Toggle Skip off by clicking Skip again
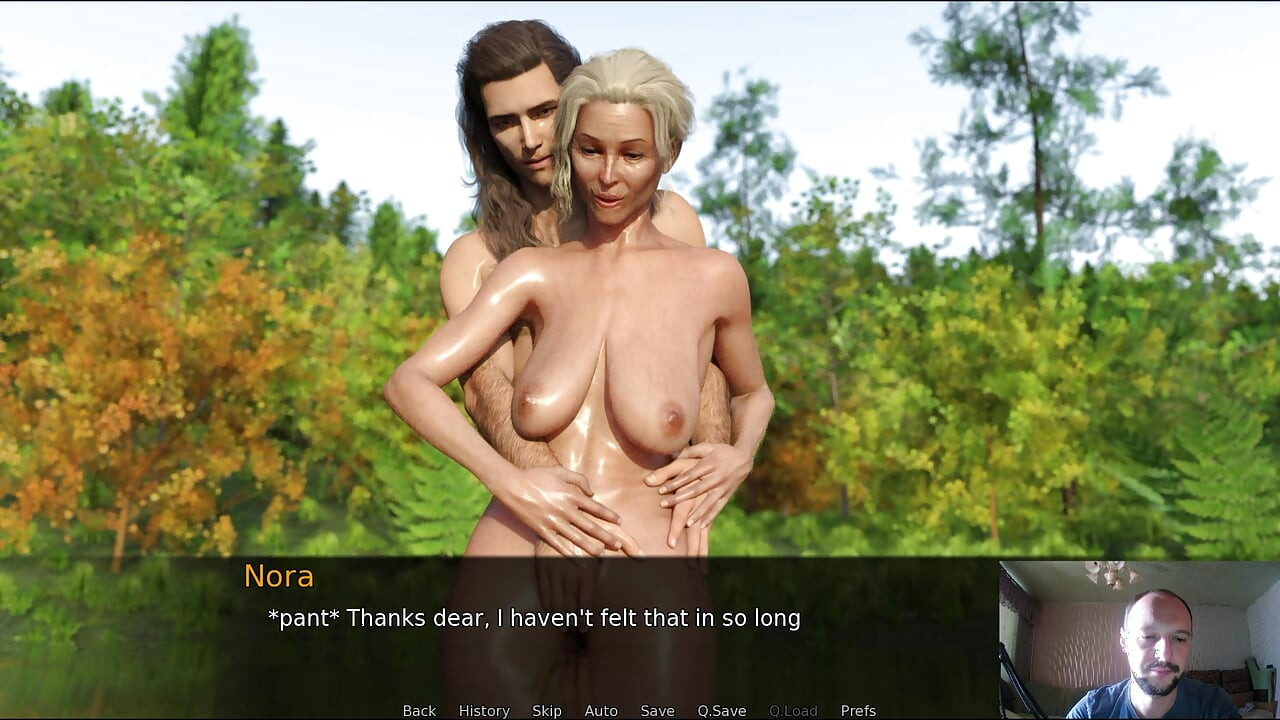Screen dimensions: 1280x720 (547, 710)
